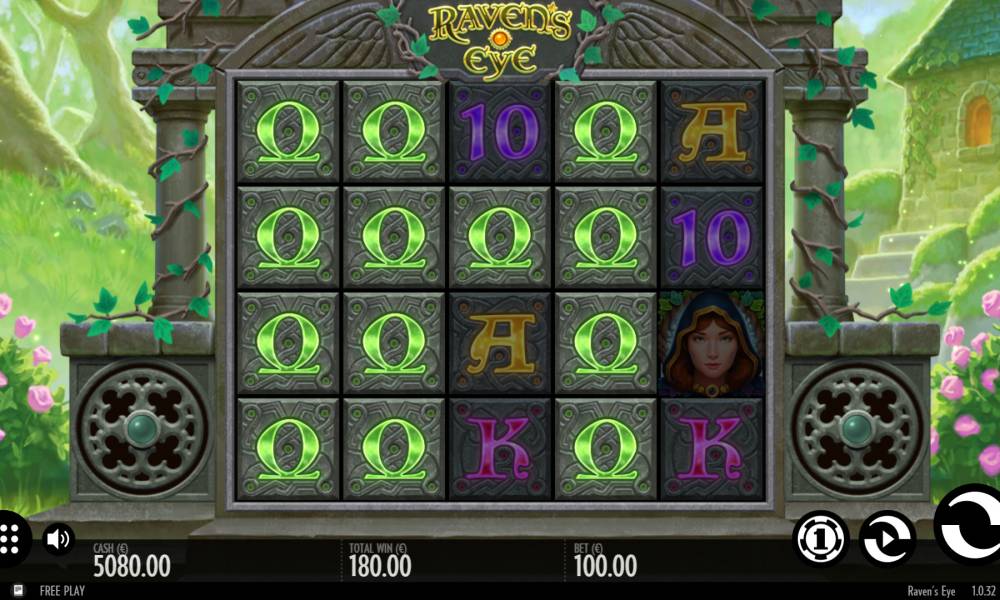Start autoplay with the play-arrow button
The width and height of the screenshot is (1000, 600).
tap(886, 539)
